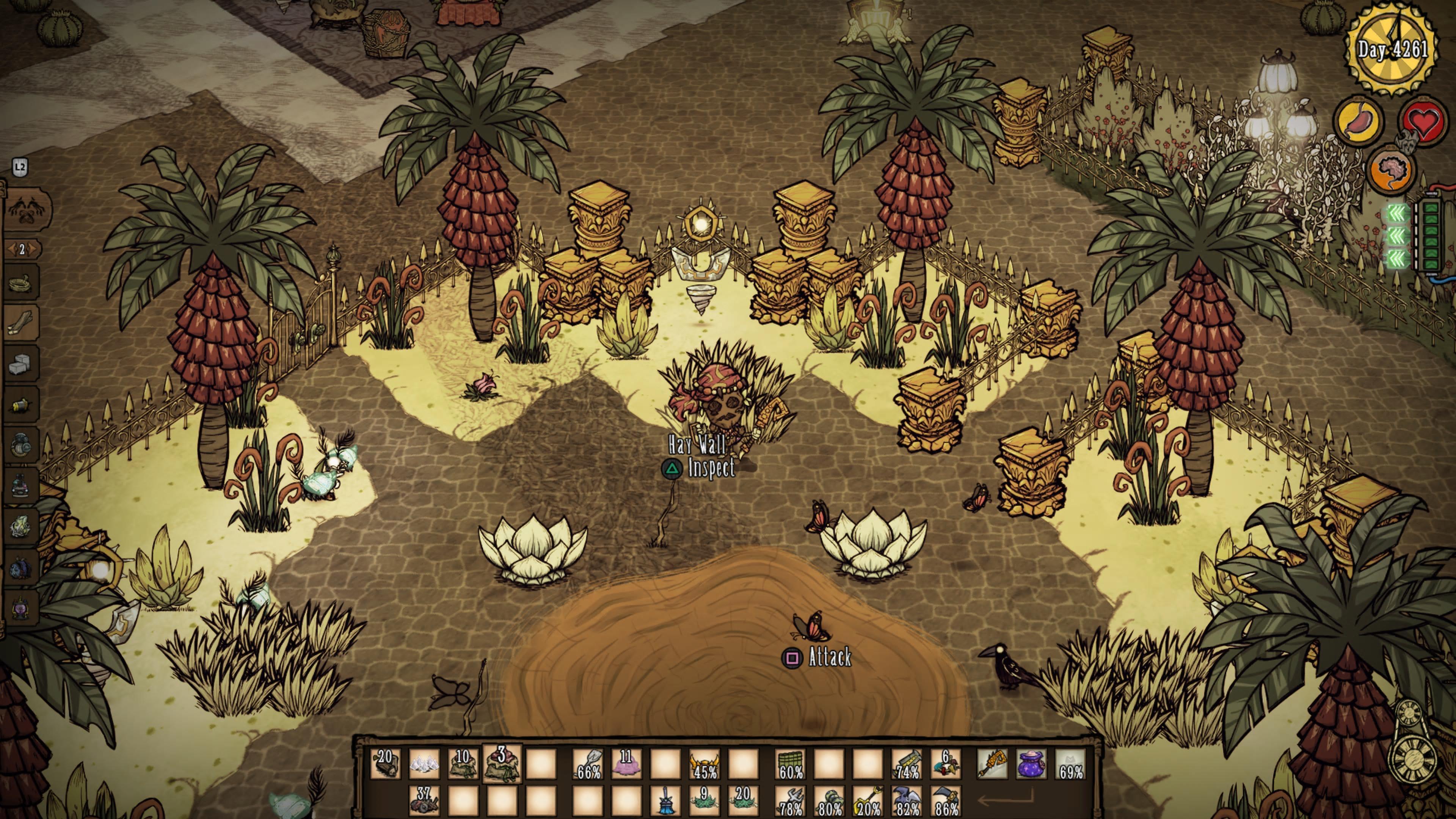Open the purple starry sack slot

[1031, 764]
